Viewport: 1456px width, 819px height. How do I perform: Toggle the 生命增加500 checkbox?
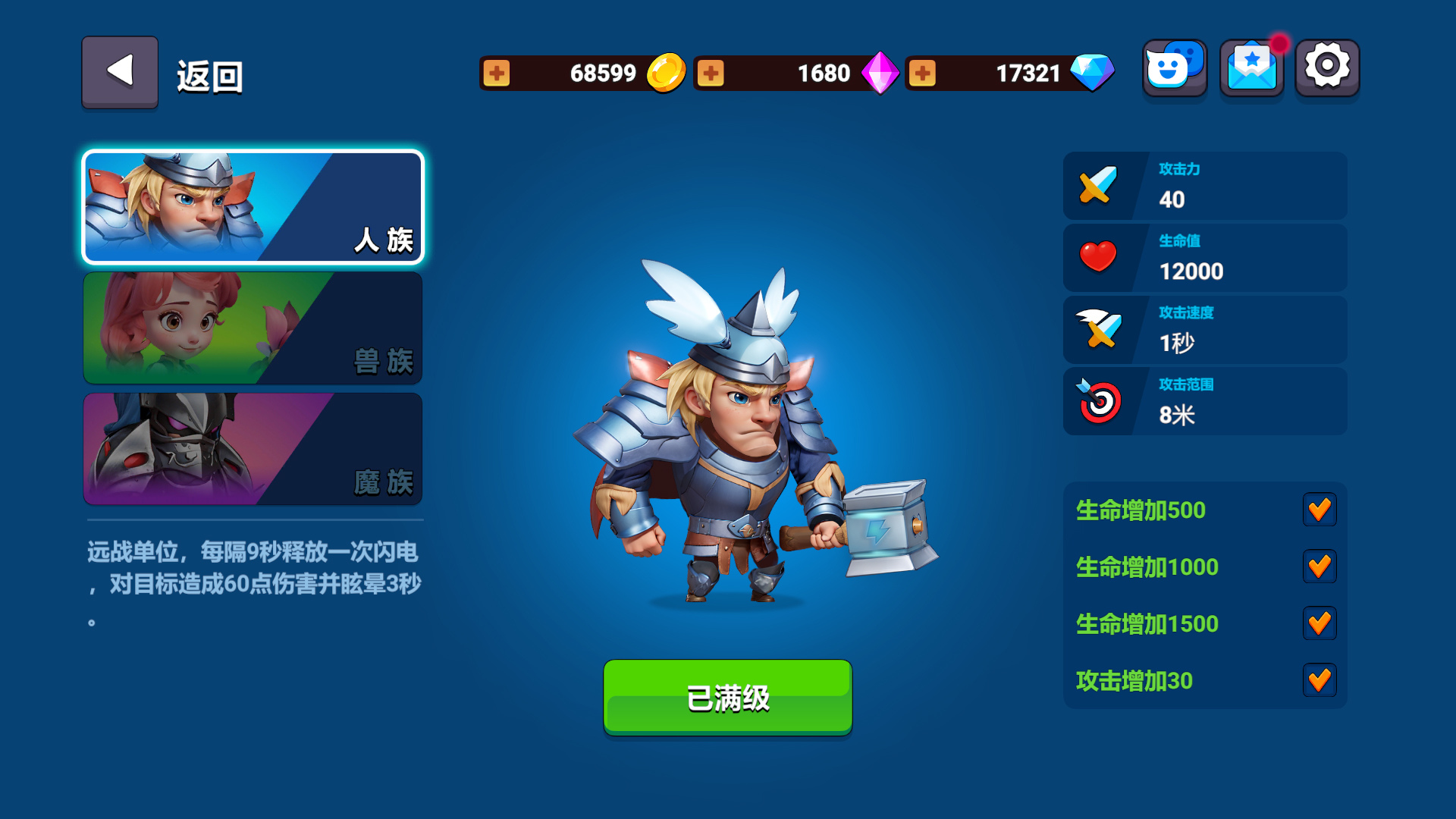coord(1319,510)
